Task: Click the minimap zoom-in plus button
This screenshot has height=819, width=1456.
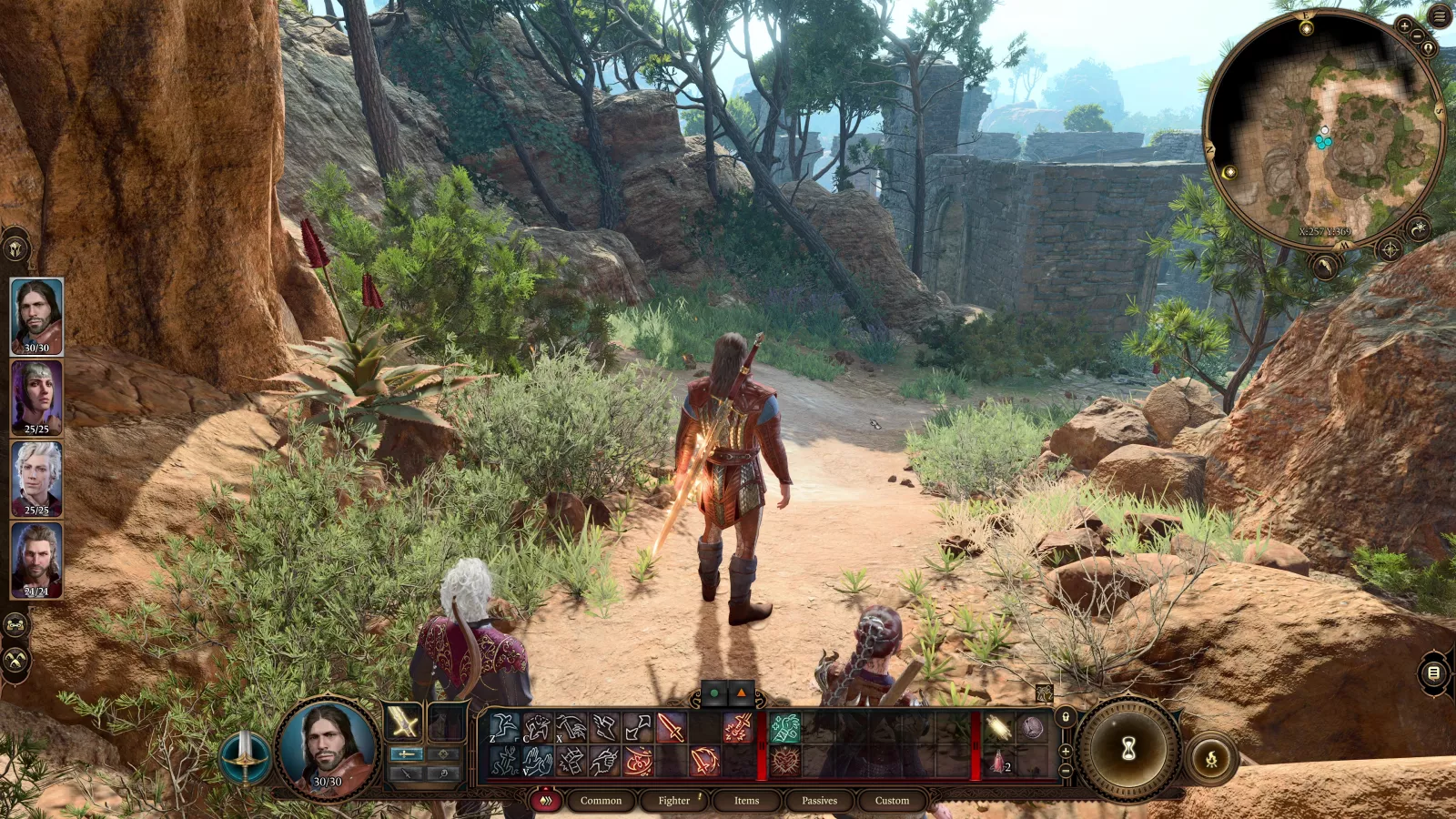Action: pyautogui.click(x=1404, y=25)
